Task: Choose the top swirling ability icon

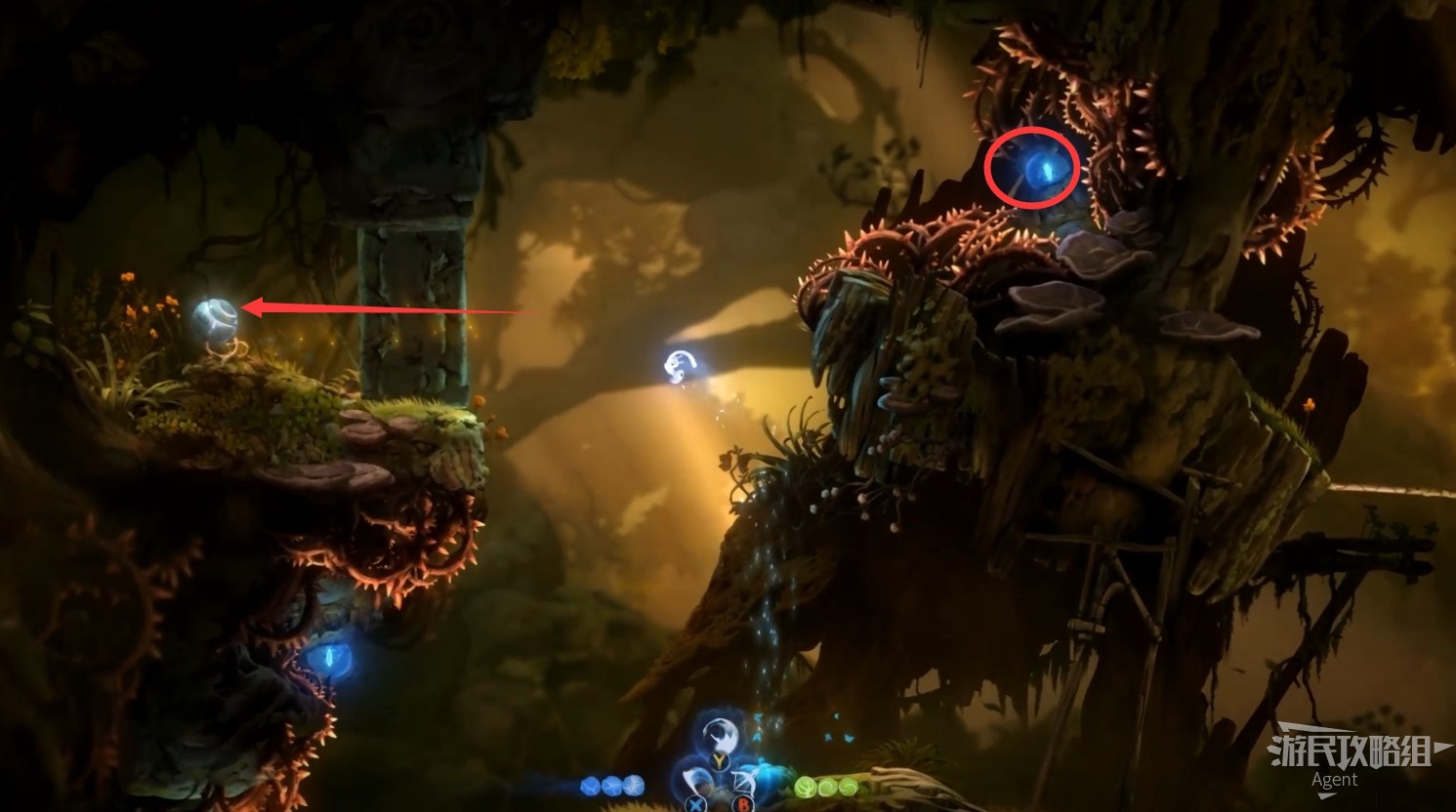Action: click(721, 736)
